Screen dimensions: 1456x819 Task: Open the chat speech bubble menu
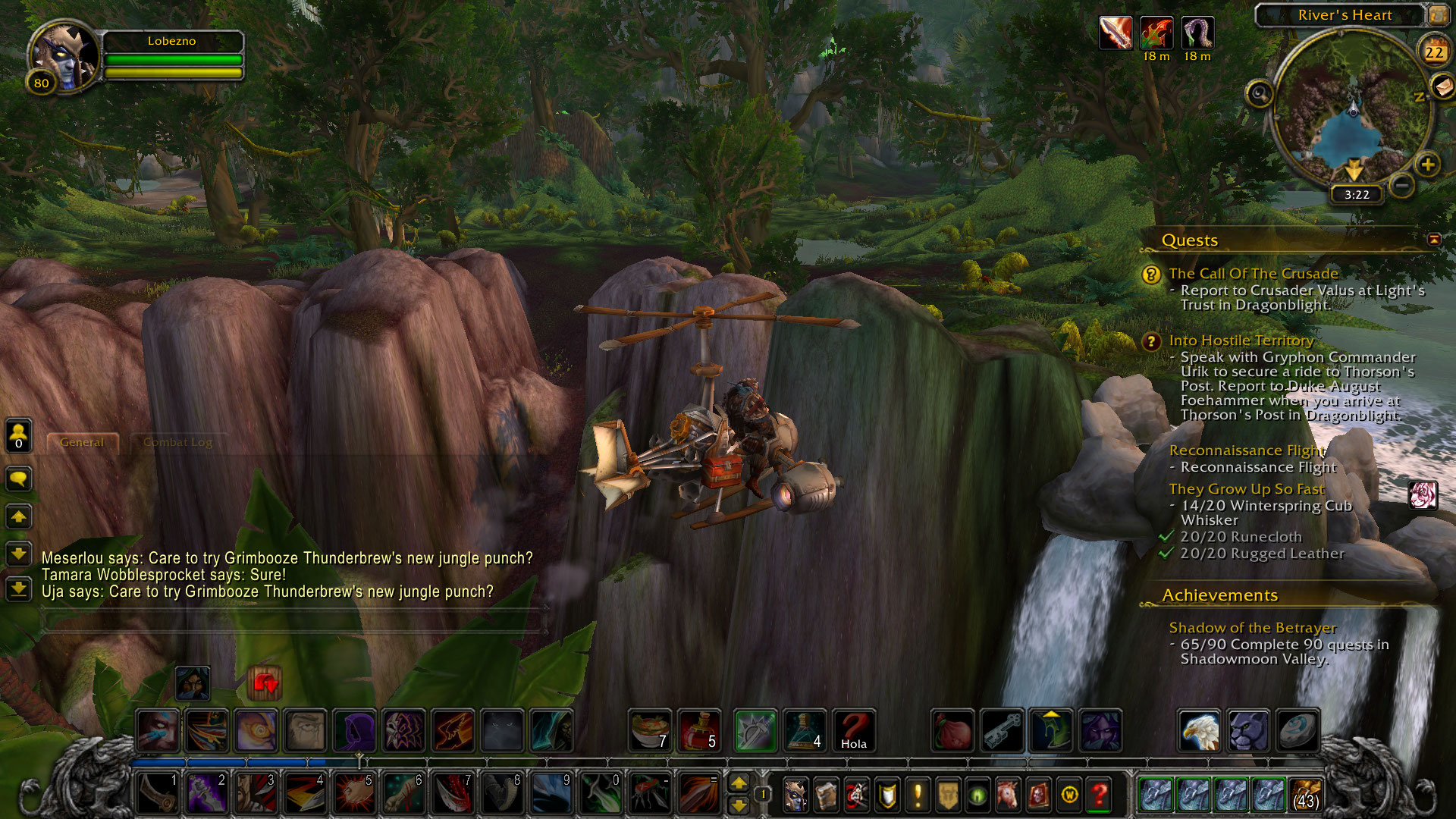tap(18, 479)
